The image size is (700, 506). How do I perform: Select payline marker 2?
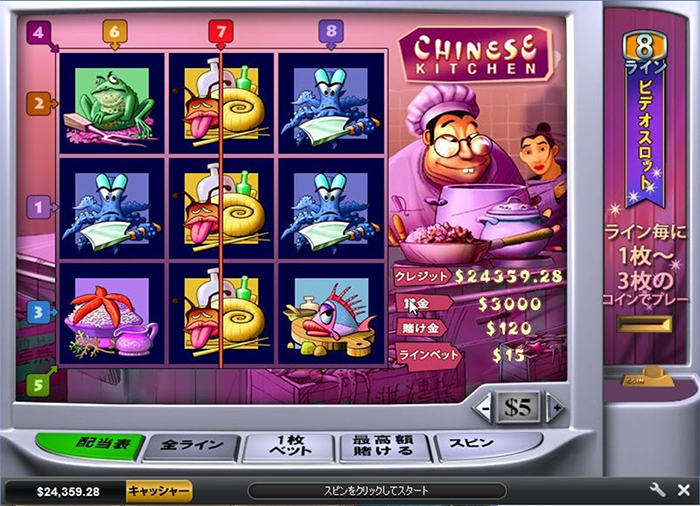37,102
